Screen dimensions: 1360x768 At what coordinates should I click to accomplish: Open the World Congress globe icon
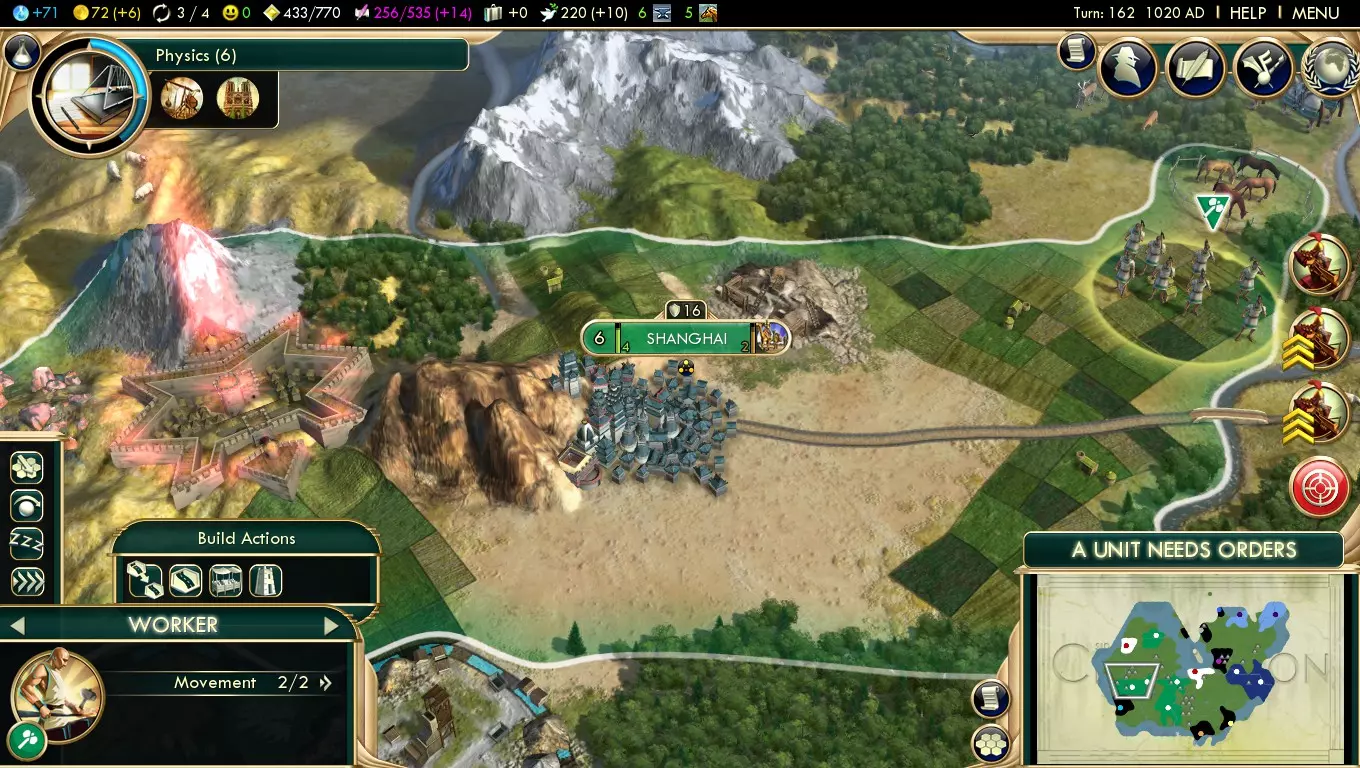[1331, 68]
